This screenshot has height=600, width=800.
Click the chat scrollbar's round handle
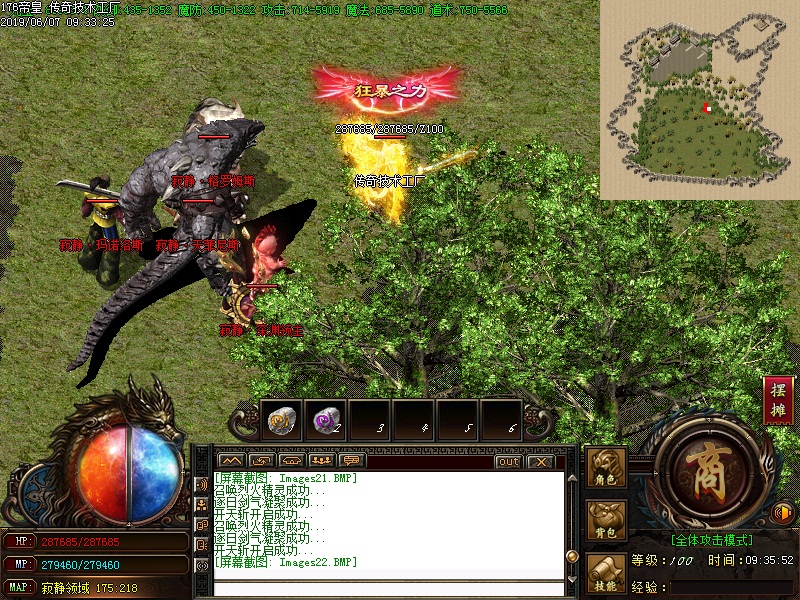(x=572, y=556)
